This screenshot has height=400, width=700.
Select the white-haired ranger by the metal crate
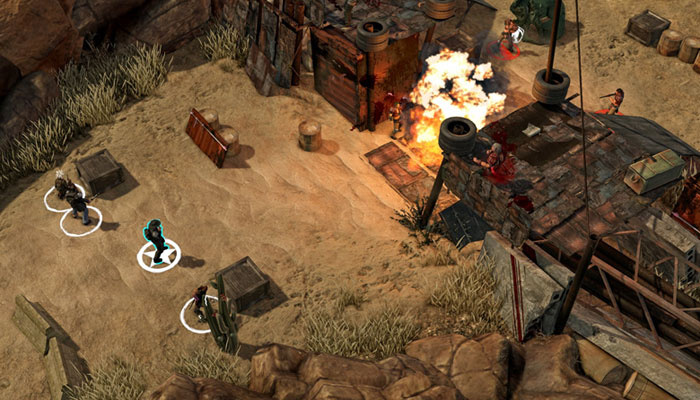pos(62,187)
